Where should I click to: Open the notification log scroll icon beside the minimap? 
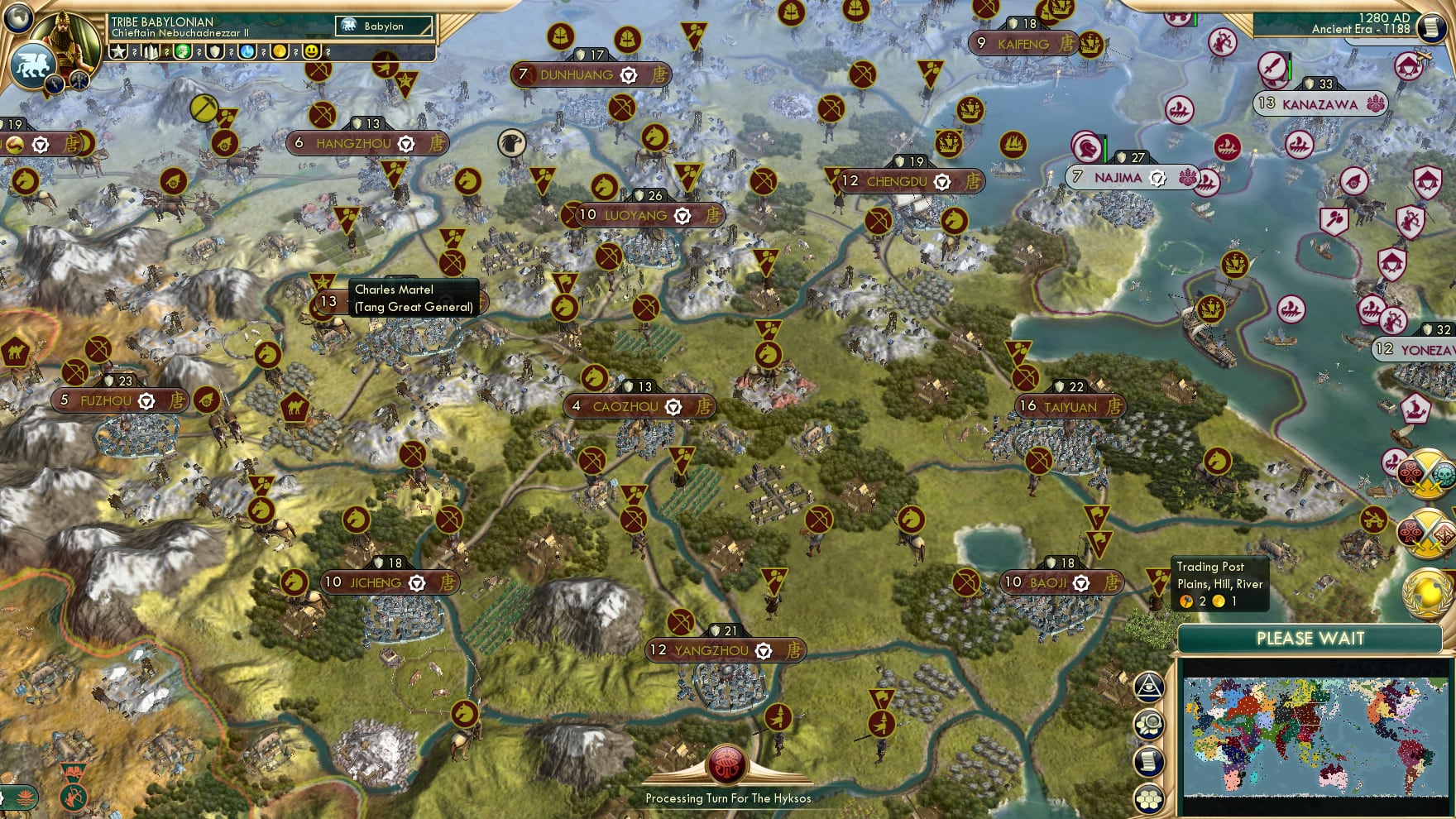[1149, 760]
